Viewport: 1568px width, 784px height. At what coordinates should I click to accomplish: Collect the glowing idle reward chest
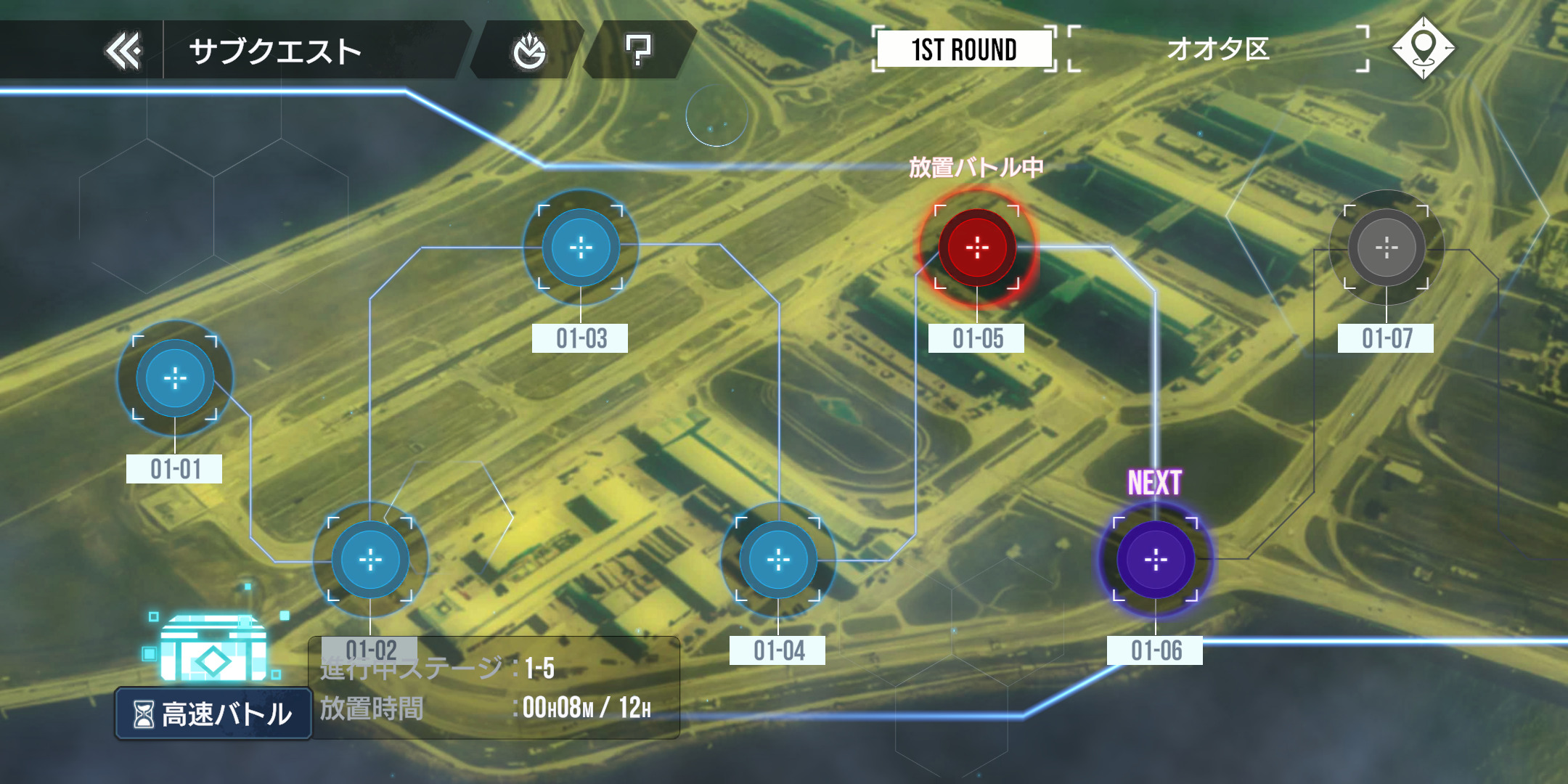tap(213, 648)
